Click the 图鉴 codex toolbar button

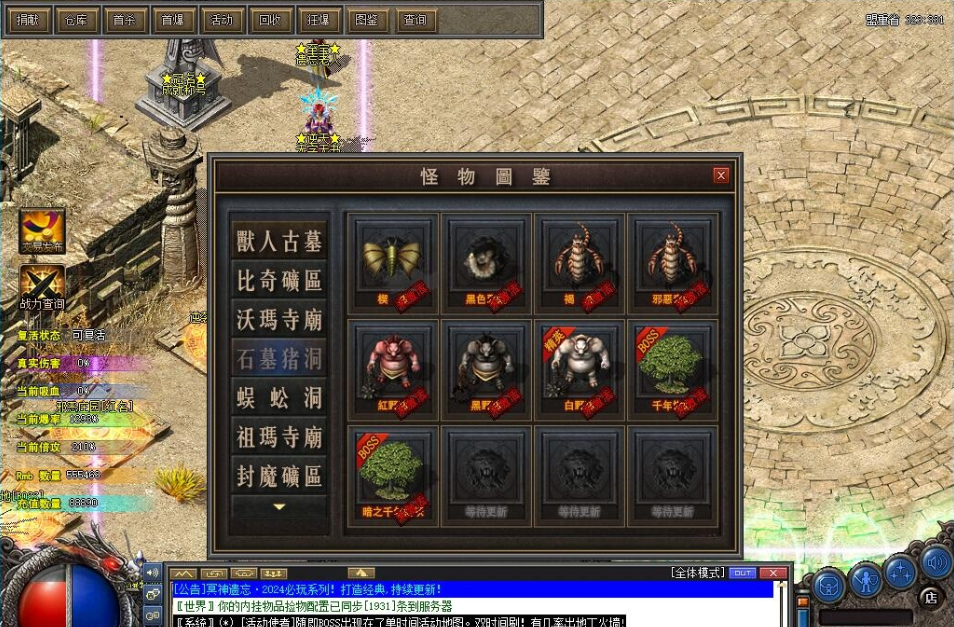(x=366, y=19)
